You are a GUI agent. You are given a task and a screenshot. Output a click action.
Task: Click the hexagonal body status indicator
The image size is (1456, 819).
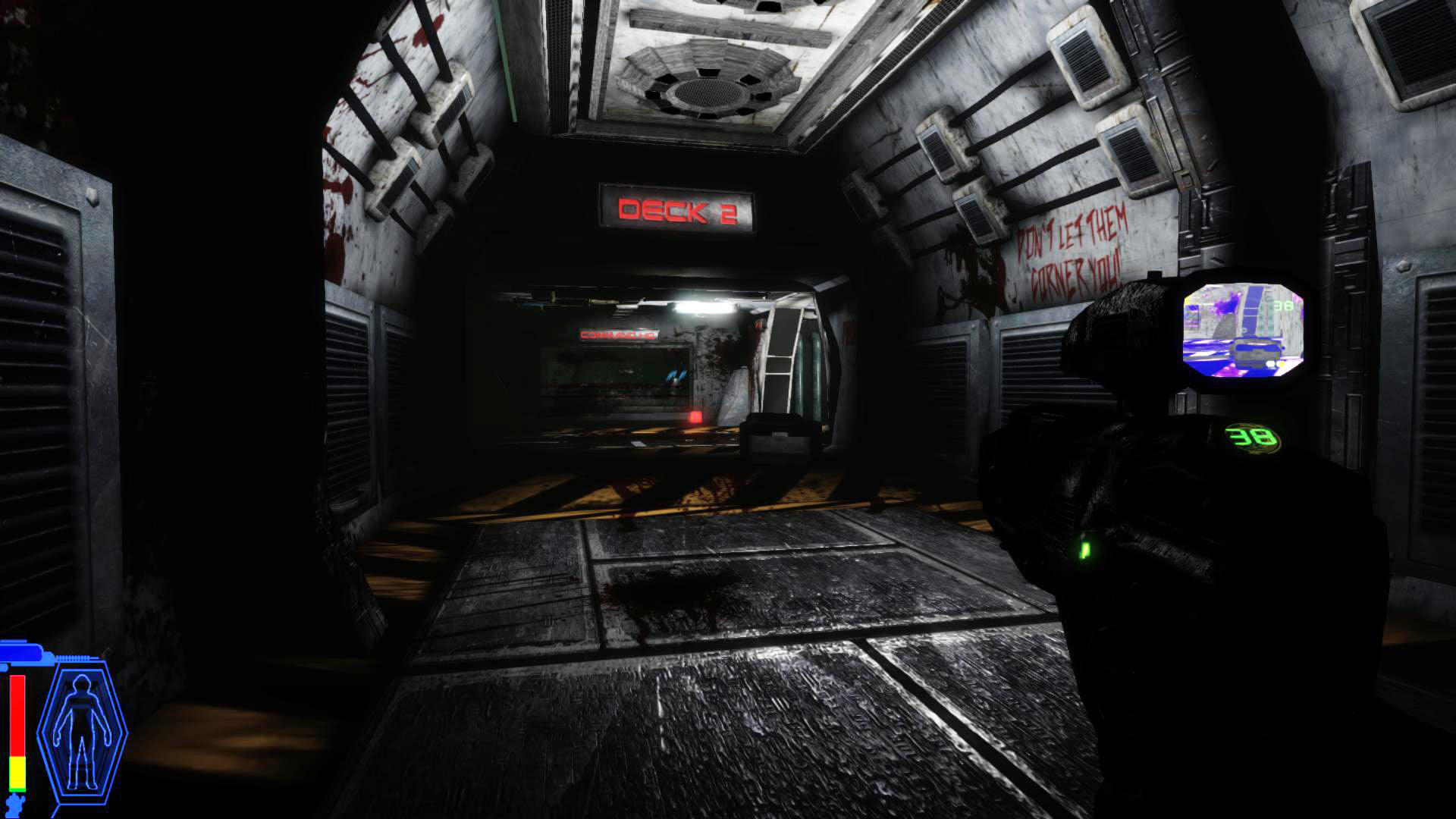tap(81, 733)
